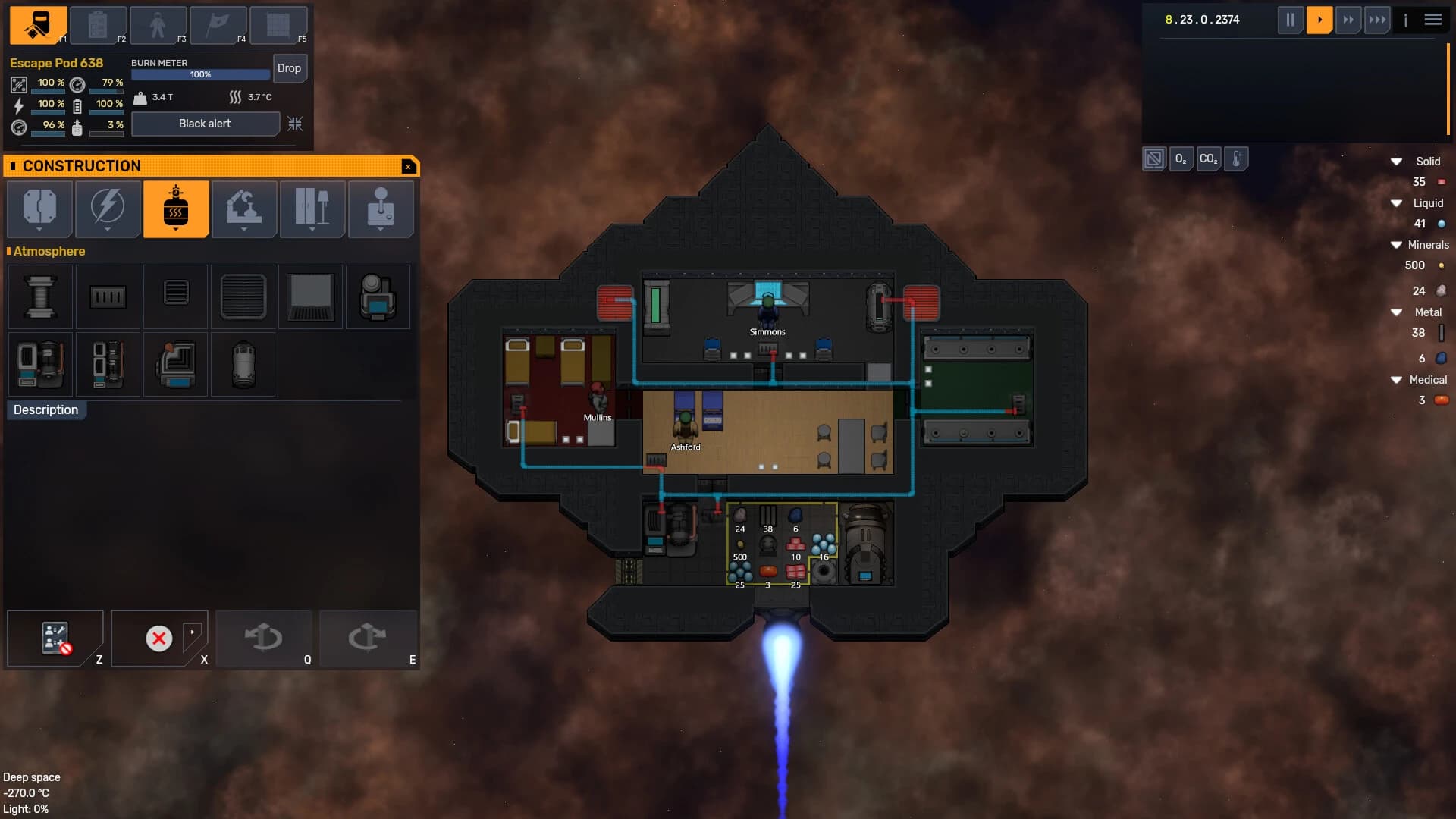Toggle the O₂ overlay
1456x819 pixels.
click(x=1181, y=158)
